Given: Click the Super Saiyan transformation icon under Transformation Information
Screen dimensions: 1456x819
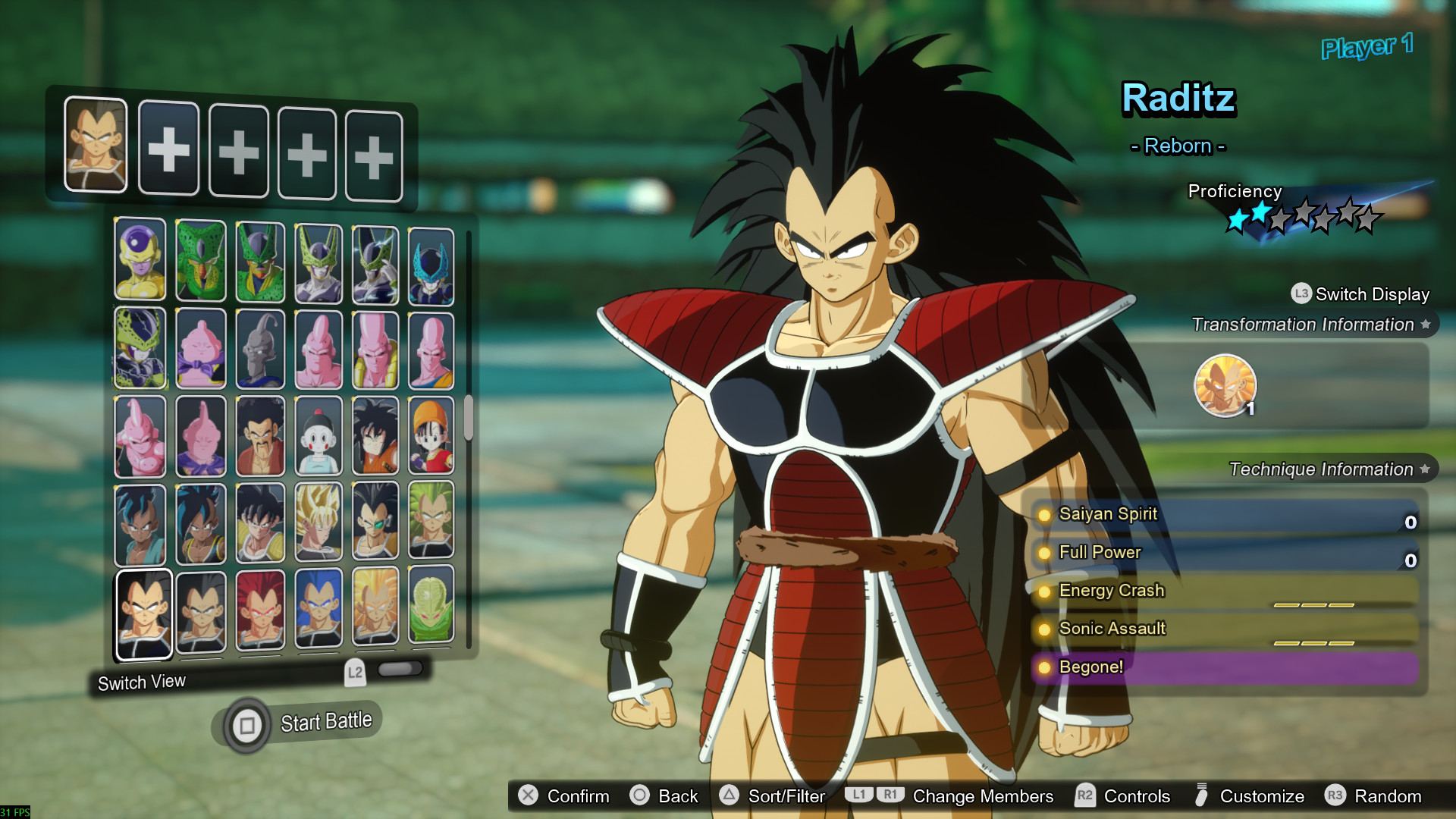Looking at the screenshot, I should pyautogui.click(x=1225, y=386).
